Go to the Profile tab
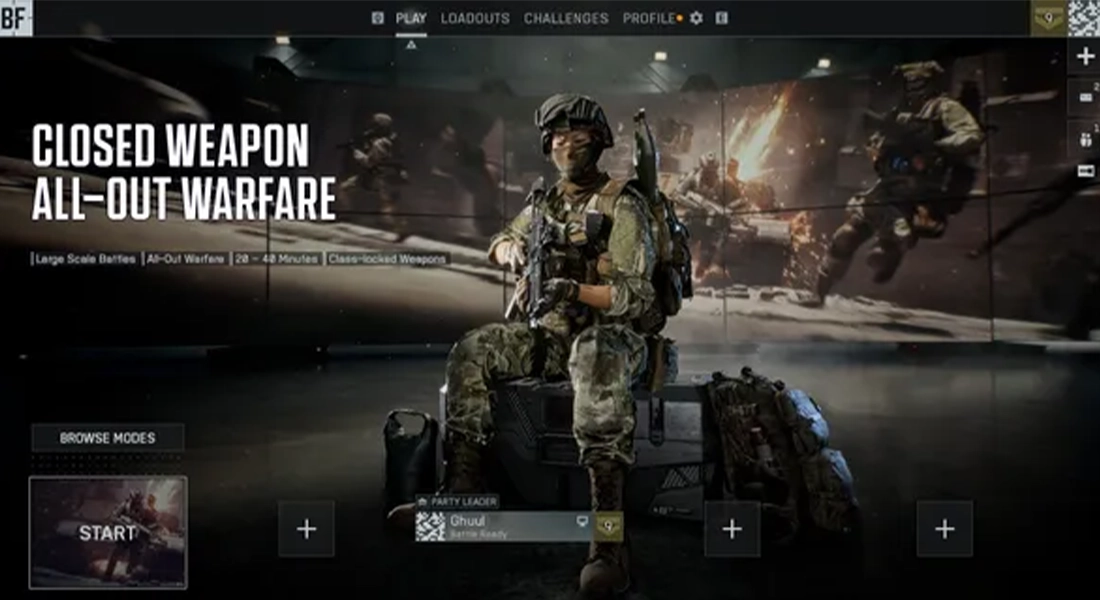The image size is (1100, 600). coord(649,18)
